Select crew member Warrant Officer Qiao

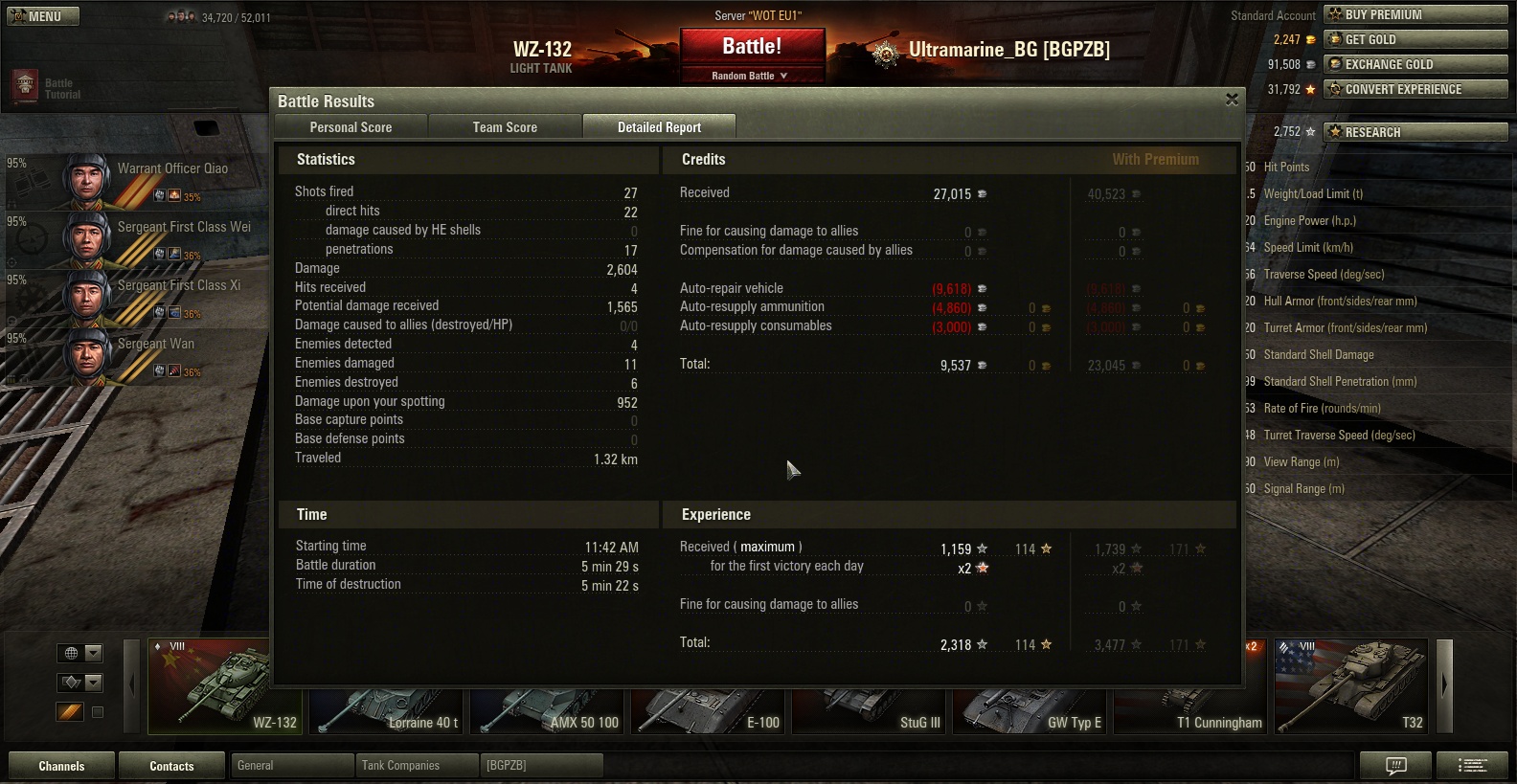click(x=144, y=181)
